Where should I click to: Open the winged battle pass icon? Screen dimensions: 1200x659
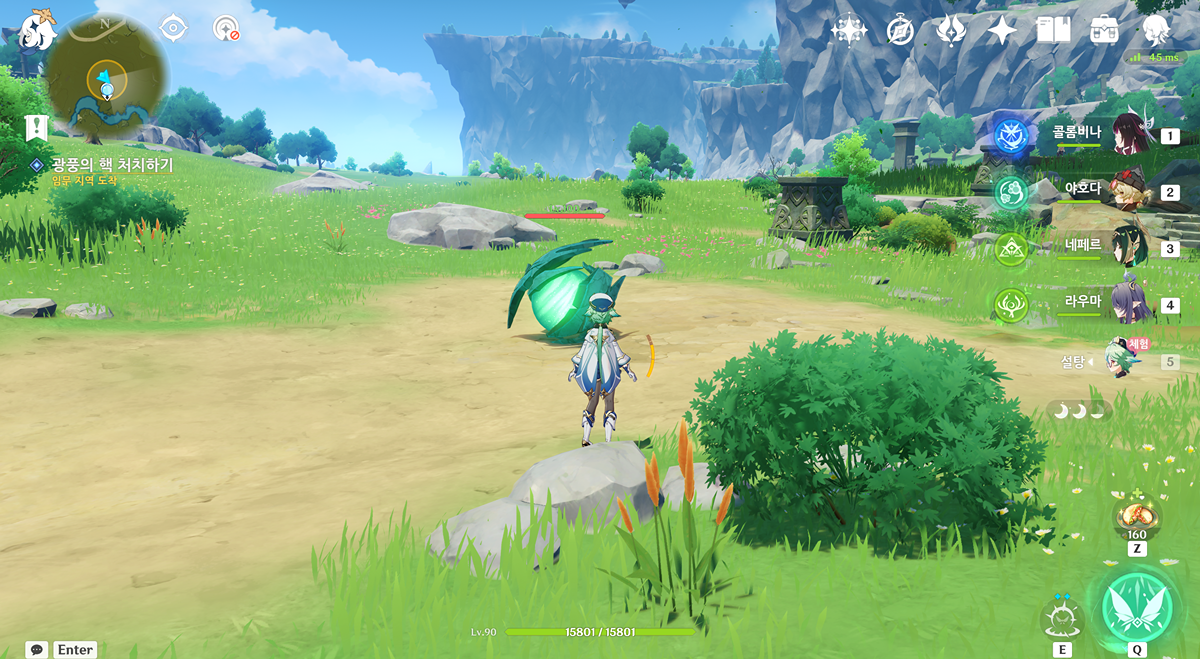[x=950, y=30]
